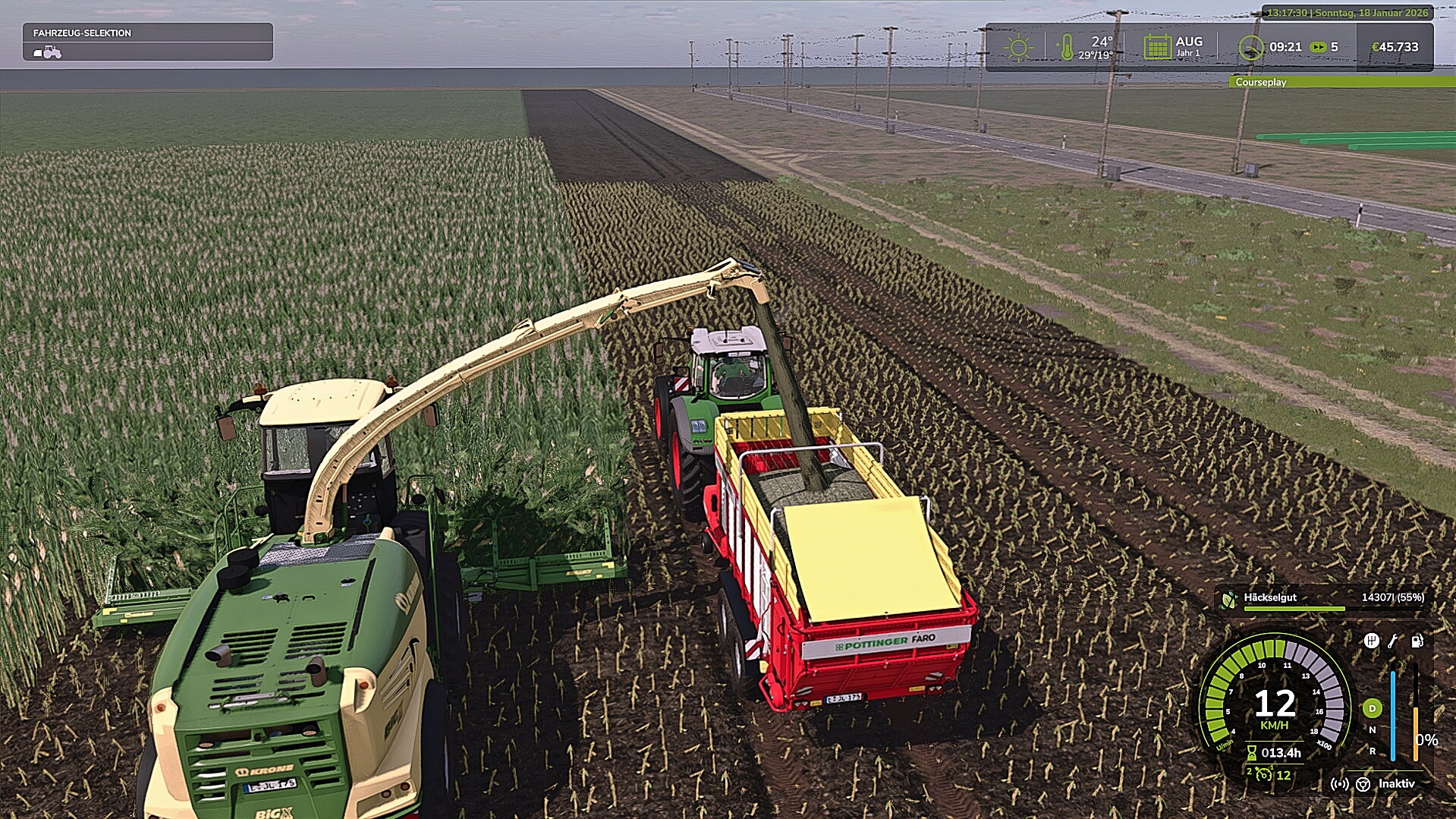Adjust the orange 0% fill level slider
This screenshot has height=819, width=1456.
(1416, 734)
